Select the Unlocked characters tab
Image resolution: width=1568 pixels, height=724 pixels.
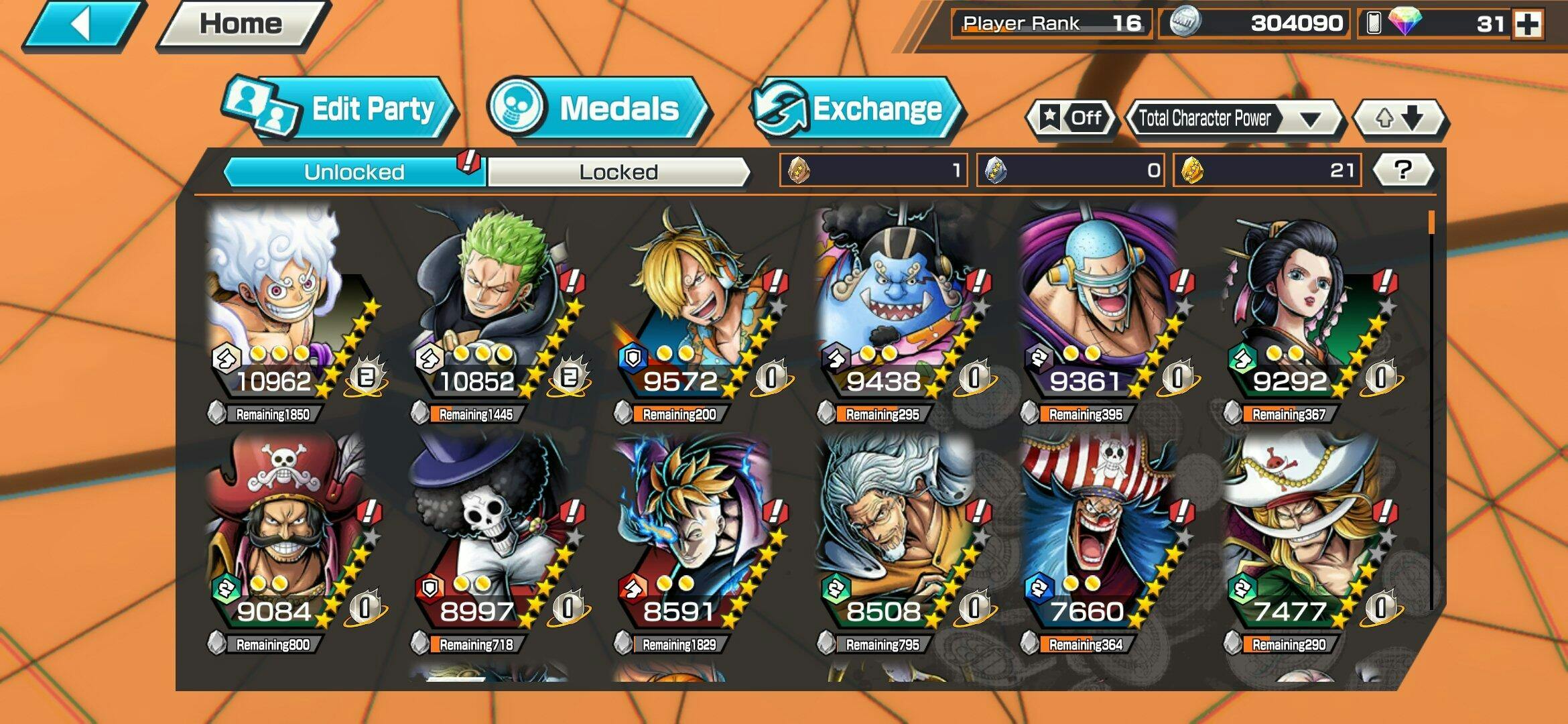pyautogui.click(x=354, y=172)
